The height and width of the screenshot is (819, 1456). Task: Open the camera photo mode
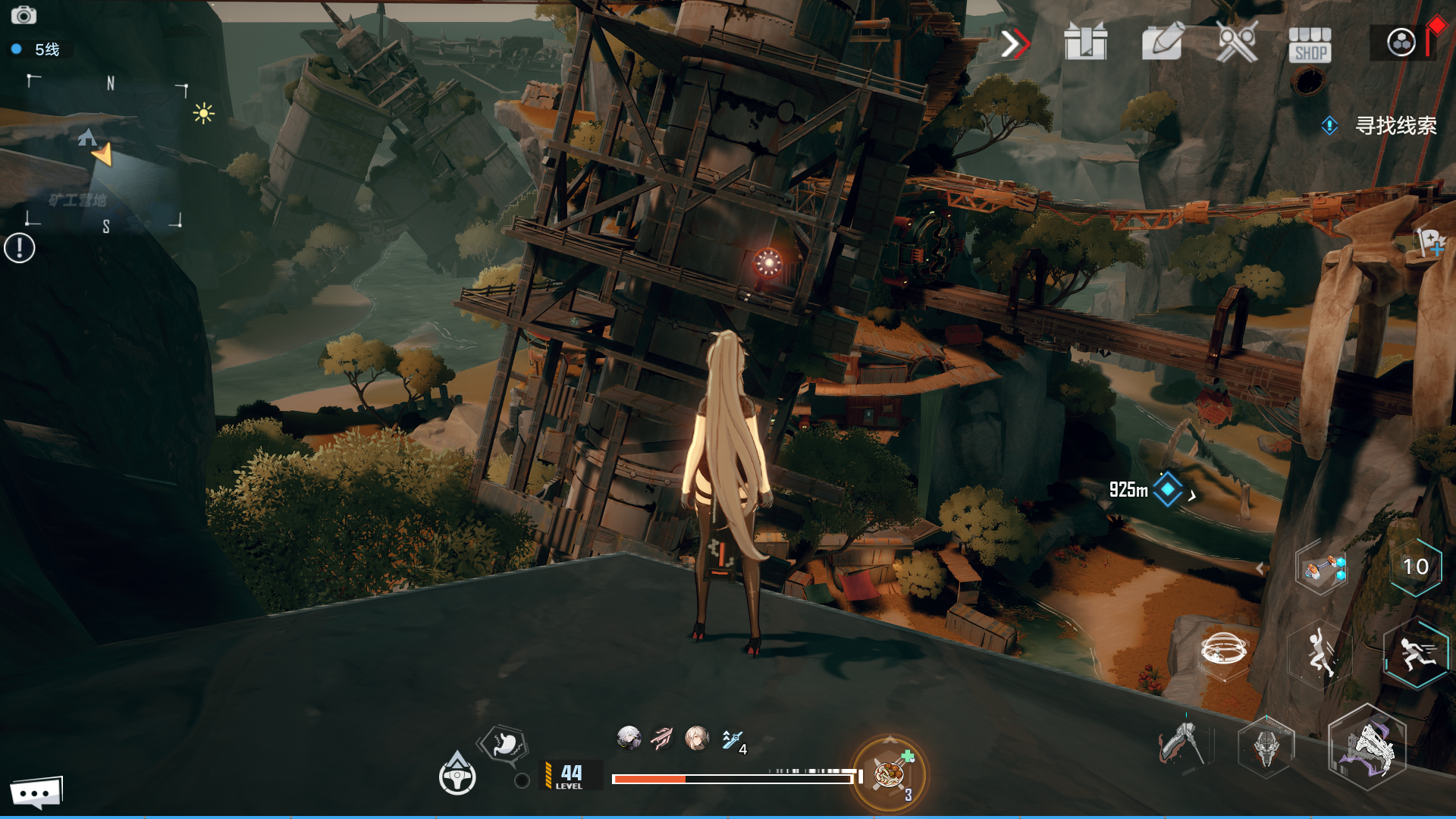point(24,15)
